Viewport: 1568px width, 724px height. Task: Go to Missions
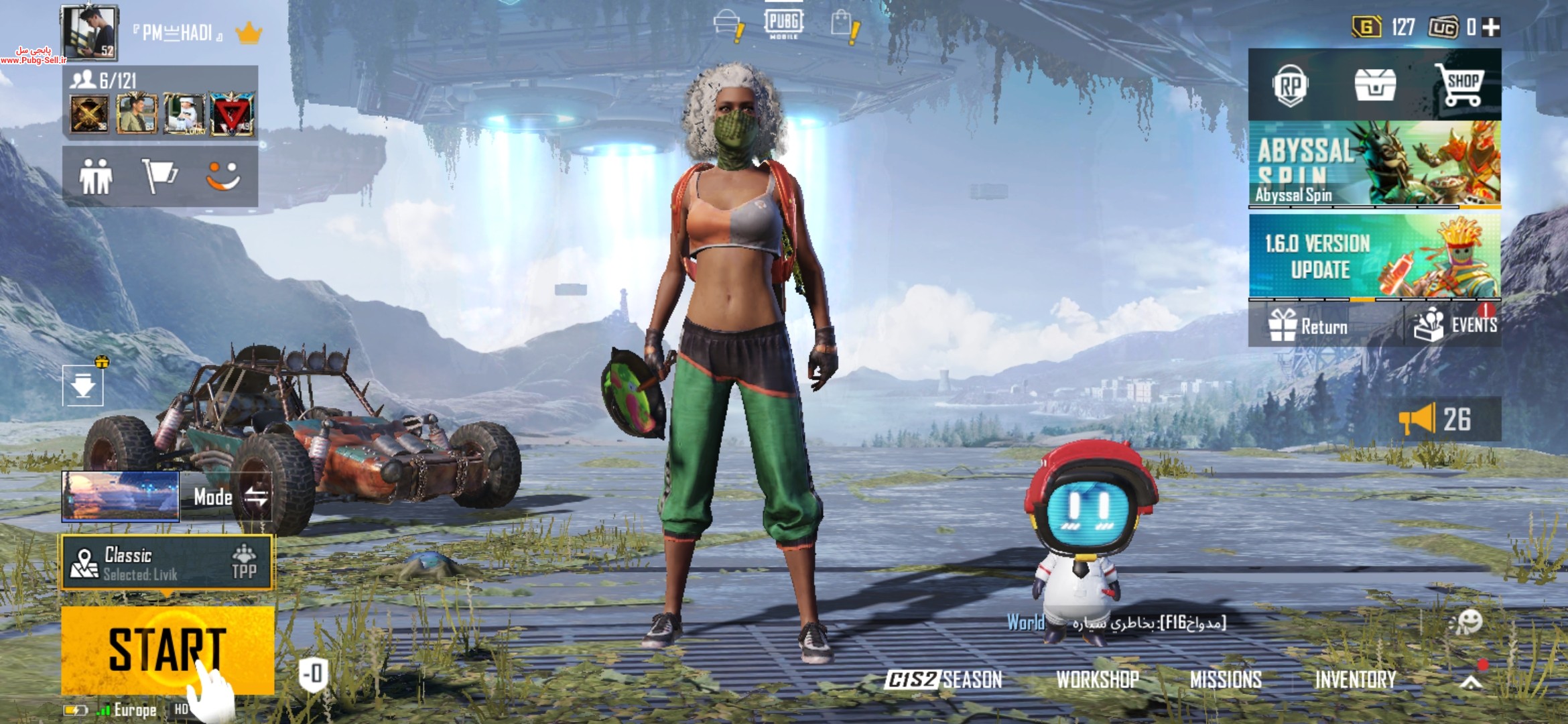click(x=1226, y=680)
